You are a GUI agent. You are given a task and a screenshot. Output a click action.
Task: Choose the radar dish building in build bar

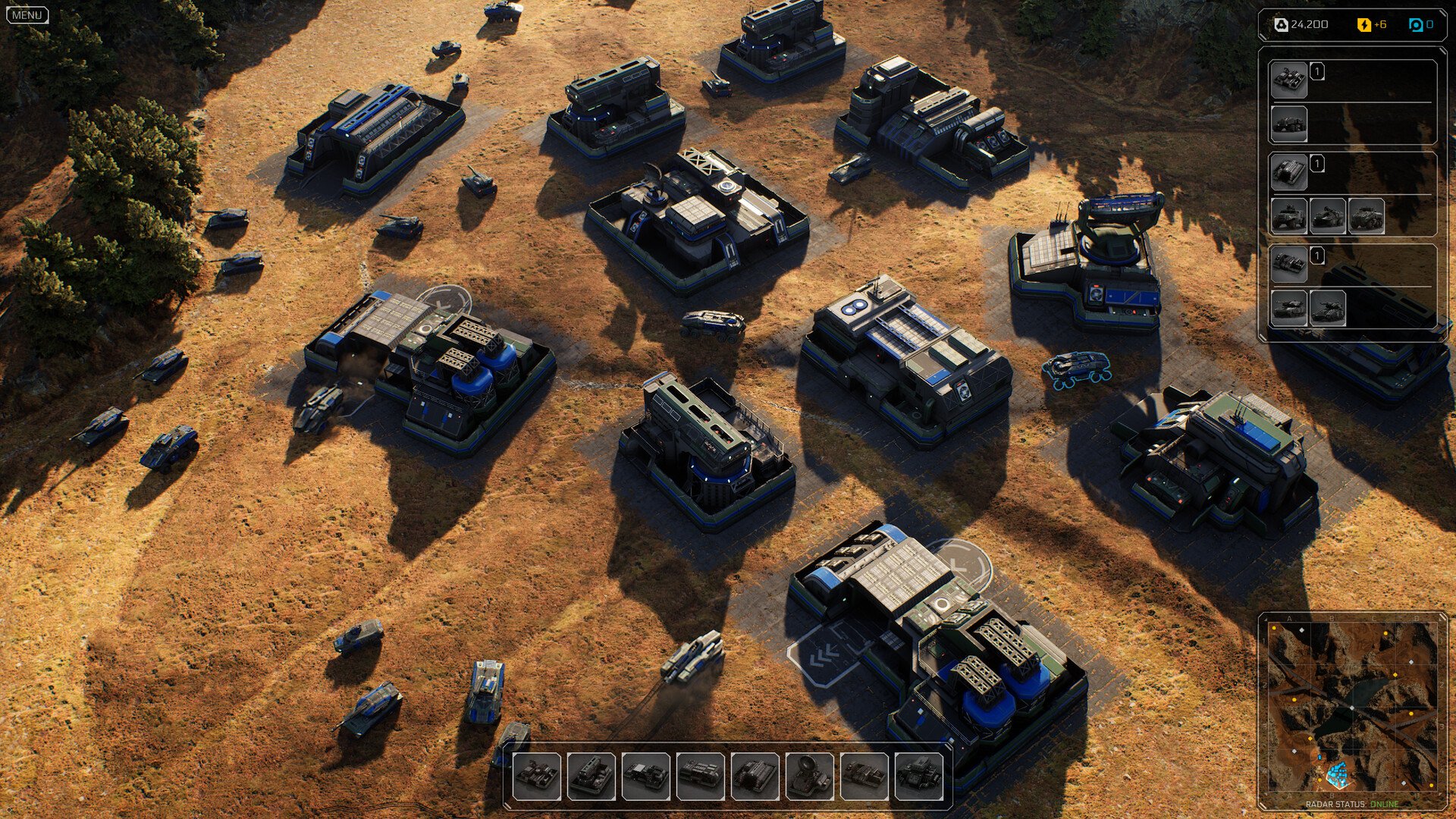coord(809,776)
